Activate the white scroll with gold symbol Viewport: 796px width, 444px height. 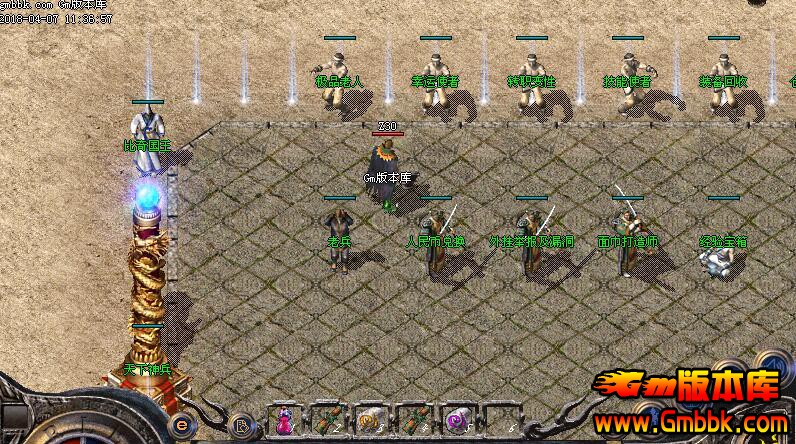click(371, 420)
